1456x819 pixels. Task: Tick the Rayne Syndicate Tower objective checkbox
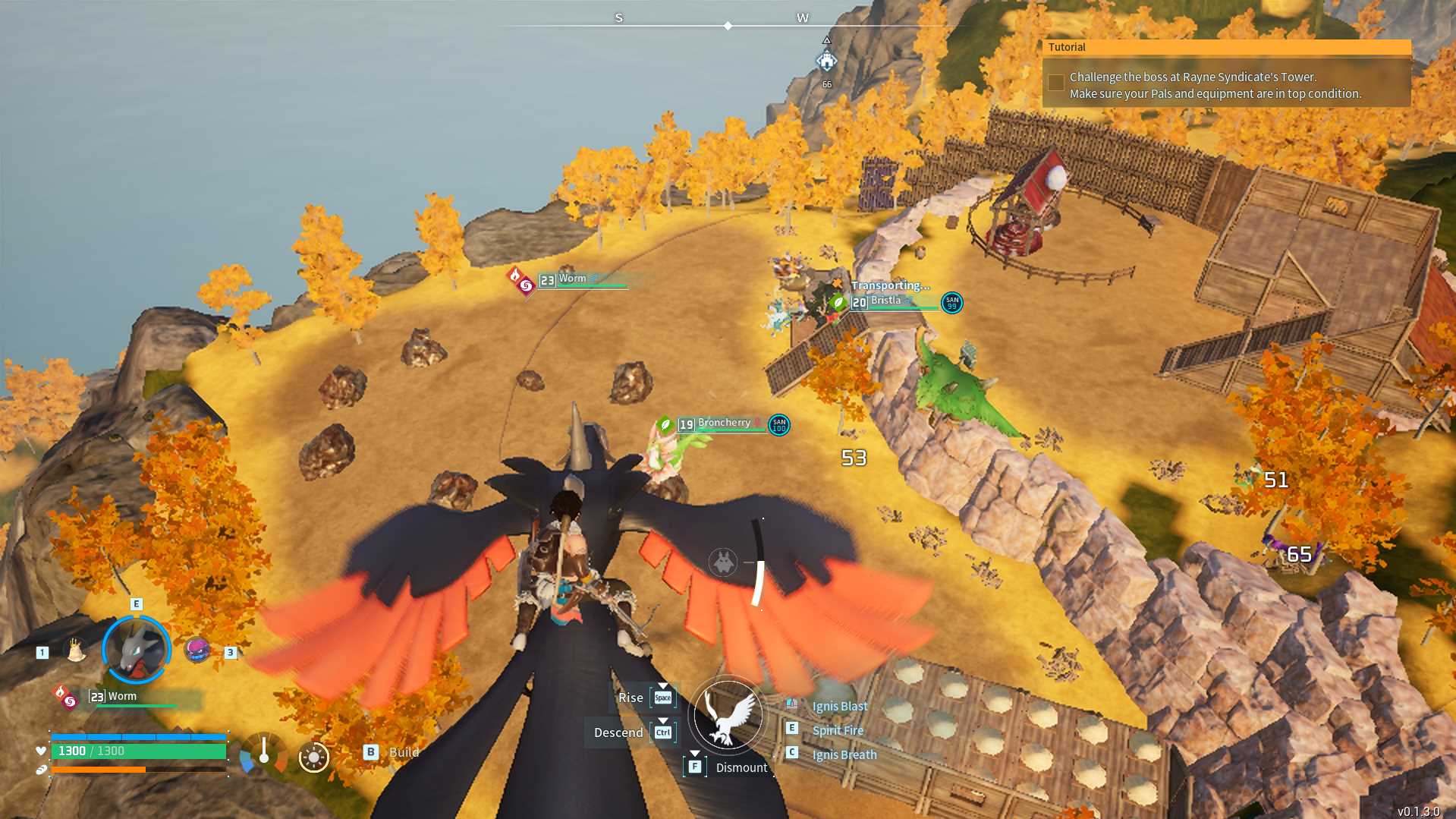(1055, 83)
